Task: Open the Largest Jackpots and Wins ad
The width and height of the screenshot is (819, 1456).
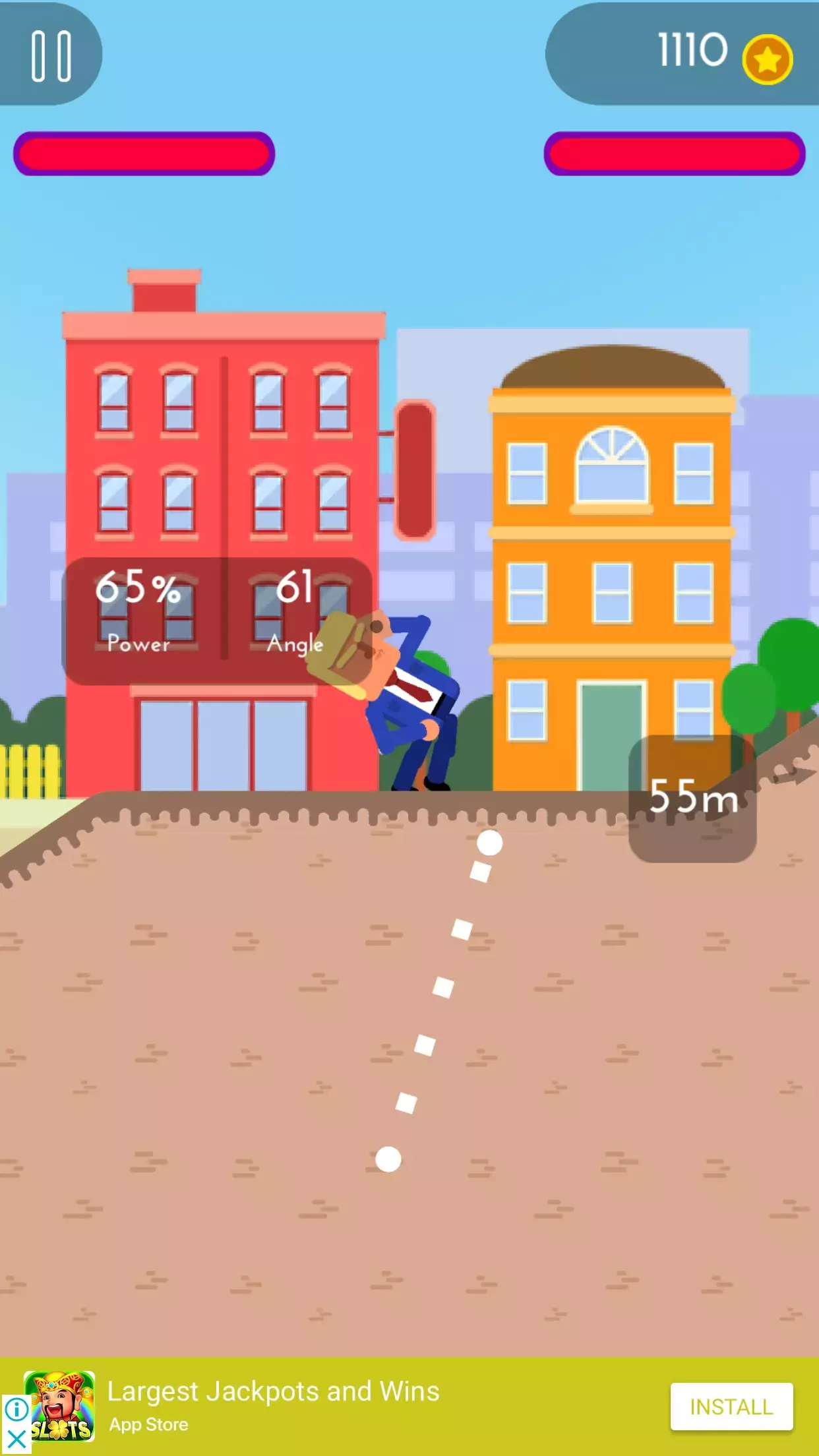Action: coord(273,1391)
